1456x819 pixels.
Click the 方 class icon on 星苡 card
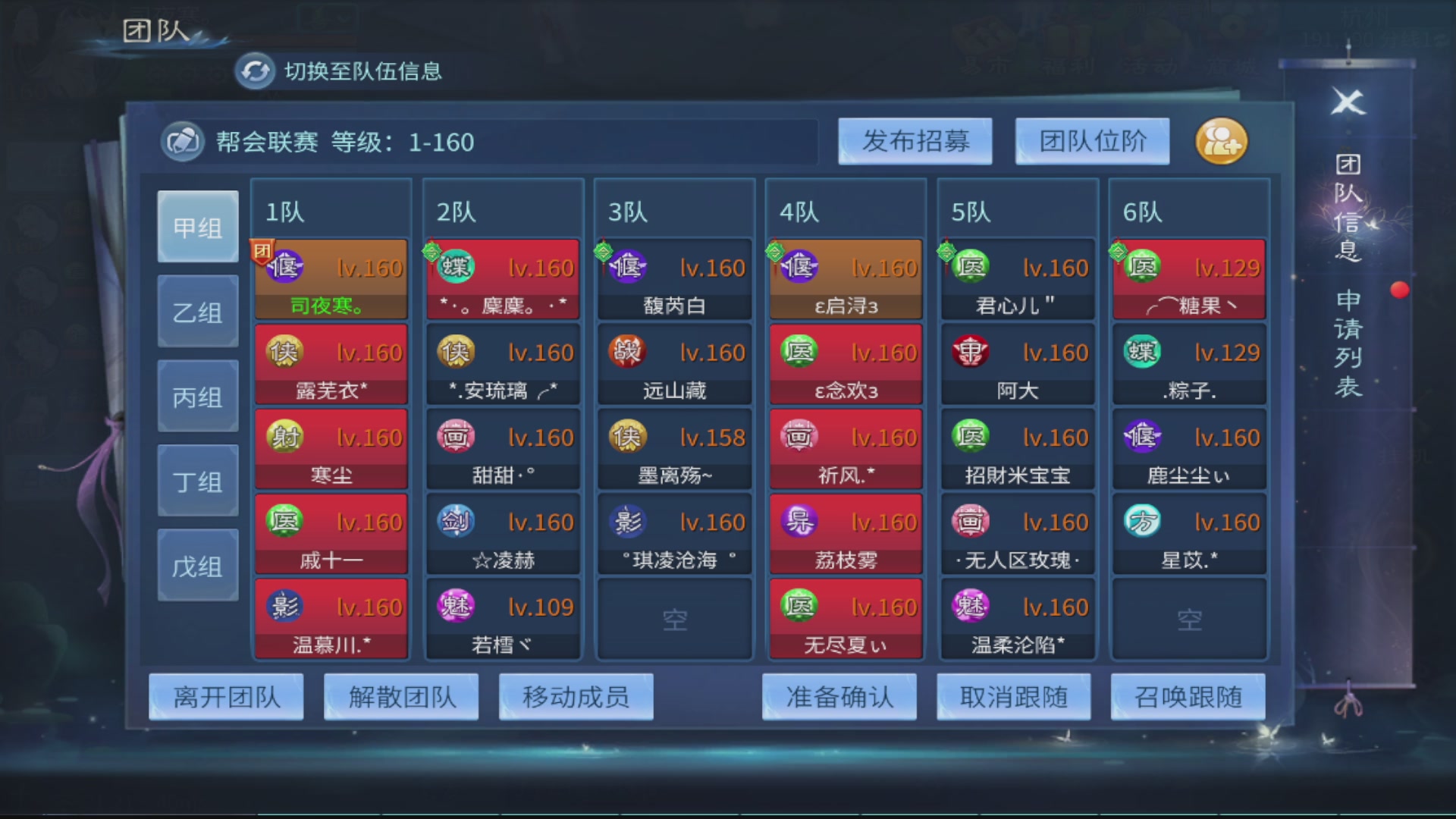pyautogui.click(x=1141, y=522)
